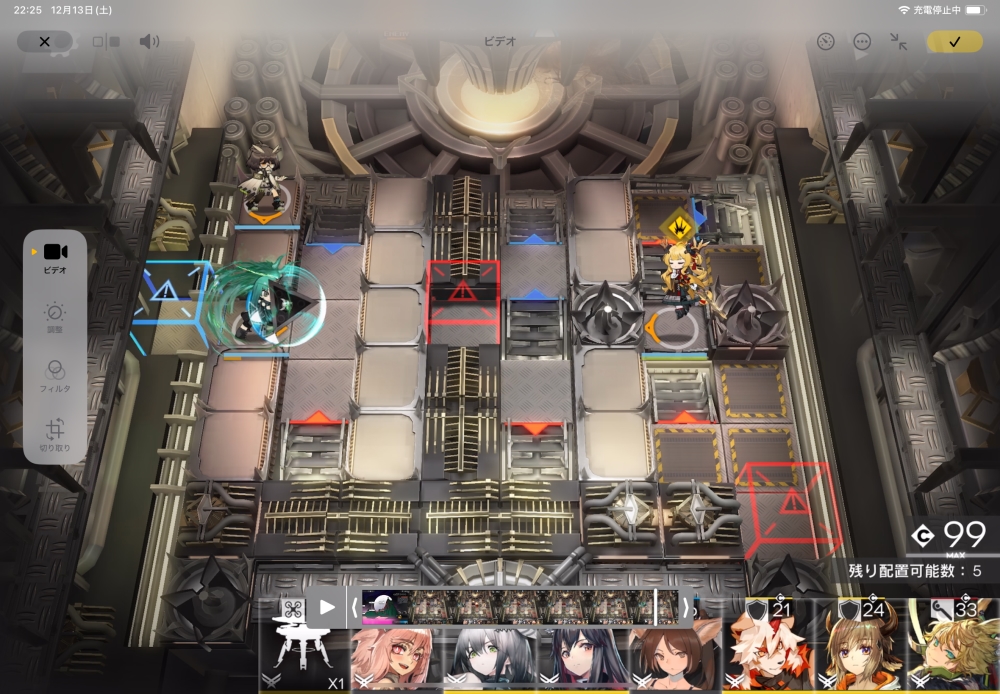
Task: Confirm edits with the yellow checkmark button
Action: pyautogui.click(x=954, y=42)
